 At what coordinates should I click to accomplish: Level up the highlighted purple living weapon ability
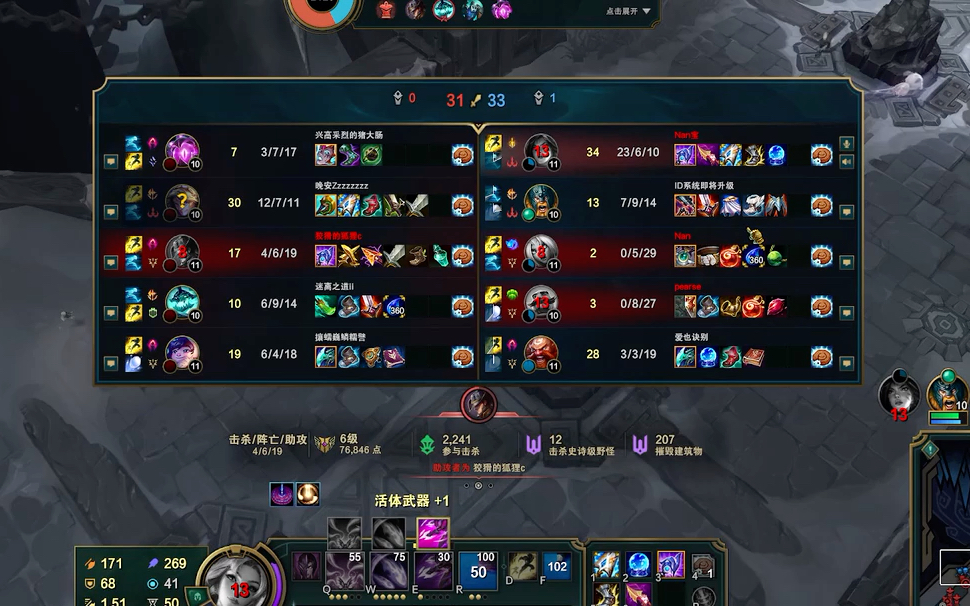[433, 532]
